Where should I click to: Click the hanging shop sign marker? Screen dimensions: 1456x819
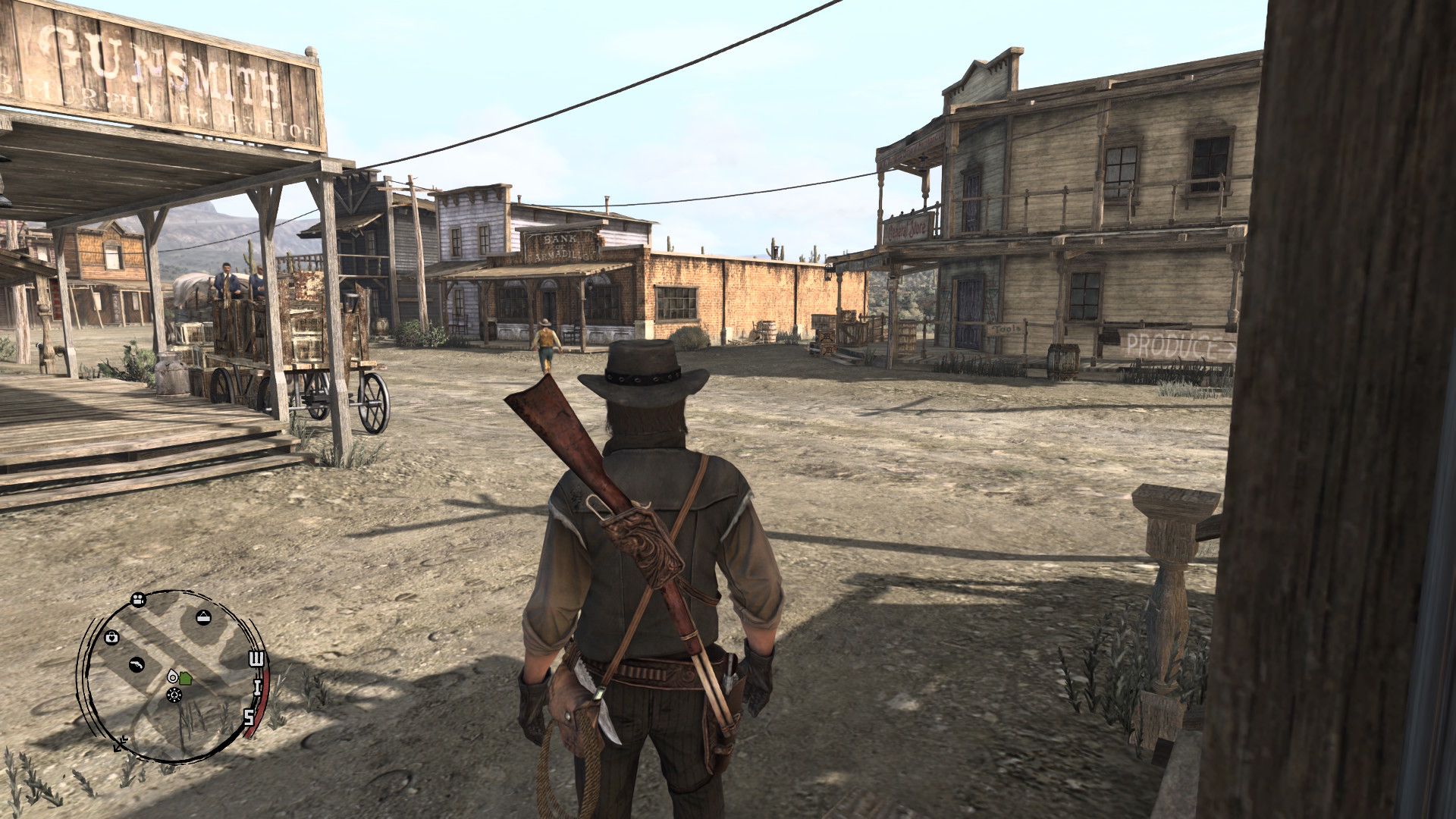point(203,617)
